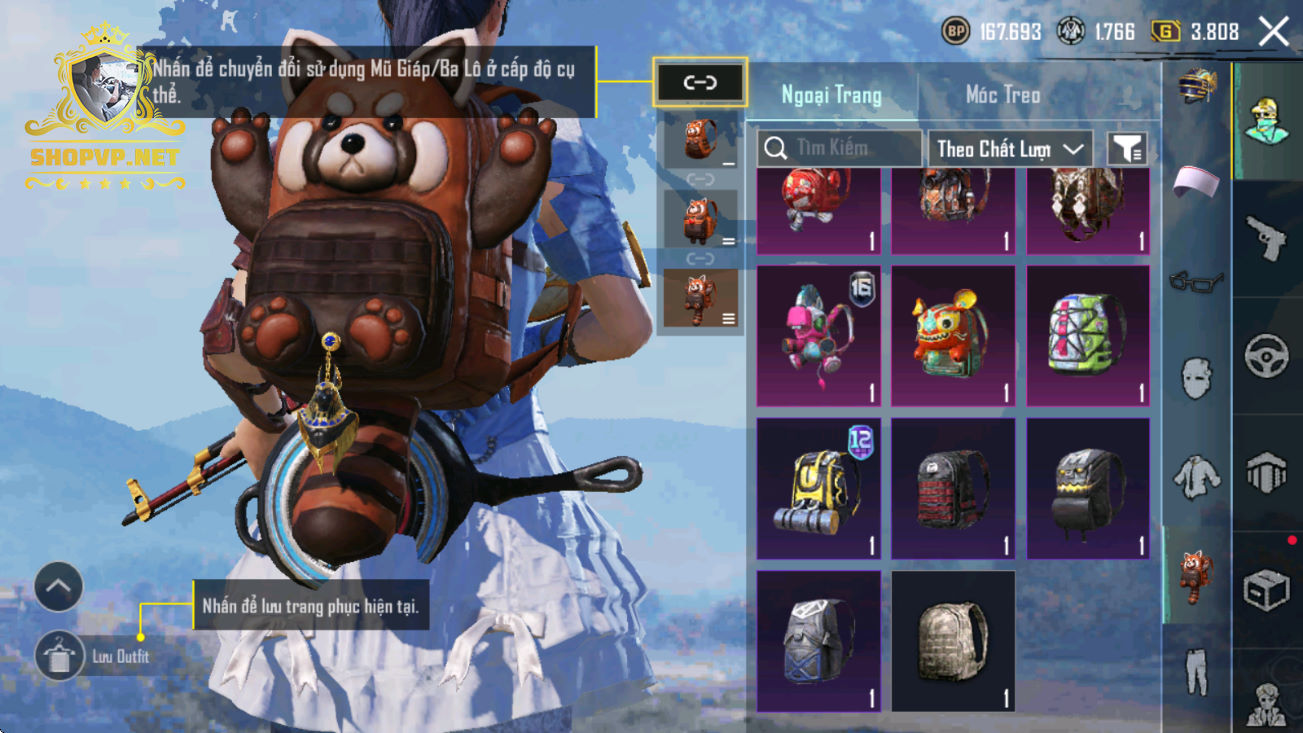Select the pink robot backpack with 16 badge
1303x733 pixels.
[x=818, y=336]
